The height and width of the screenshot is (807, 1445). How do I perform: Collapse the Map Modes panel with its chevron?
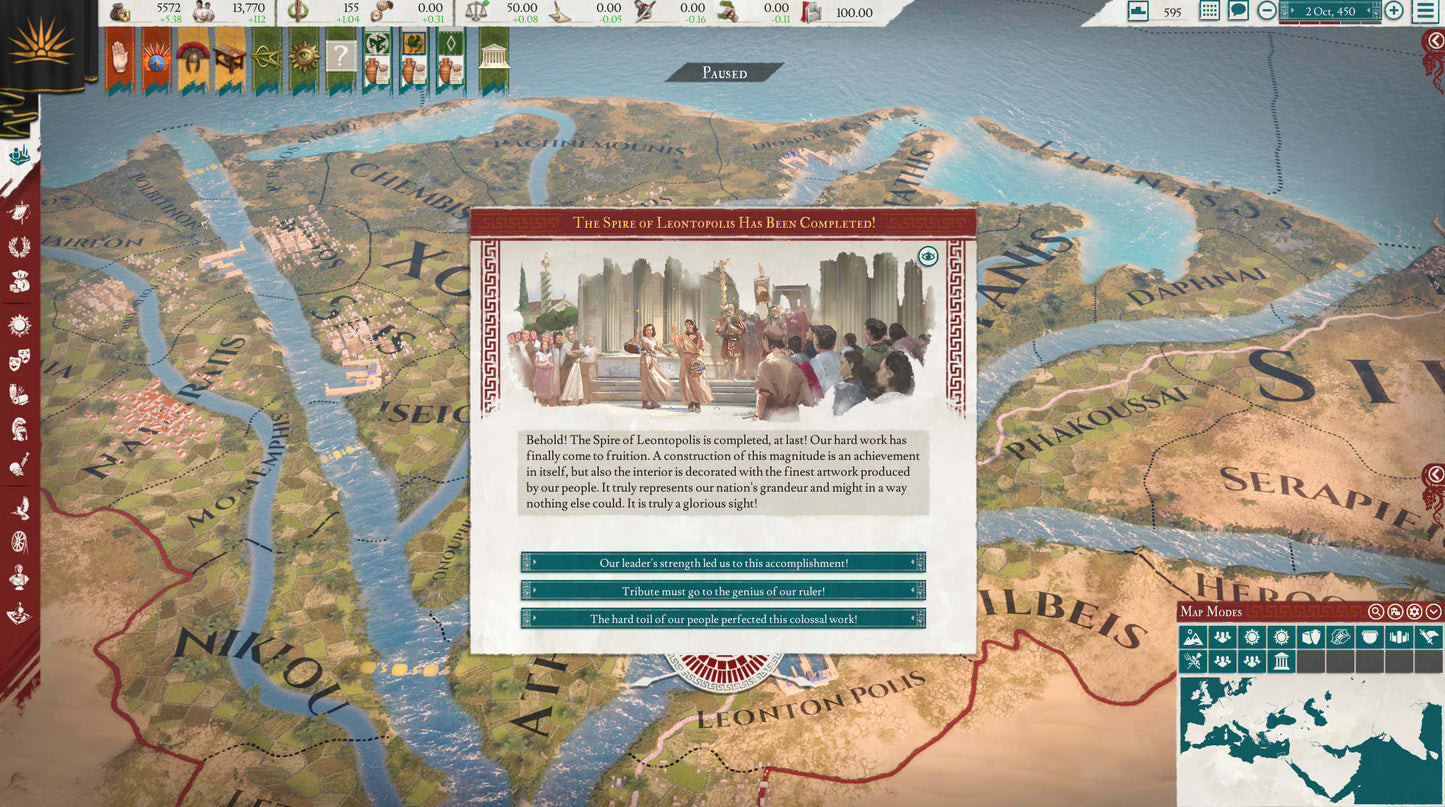click(x=1432, y=612)
